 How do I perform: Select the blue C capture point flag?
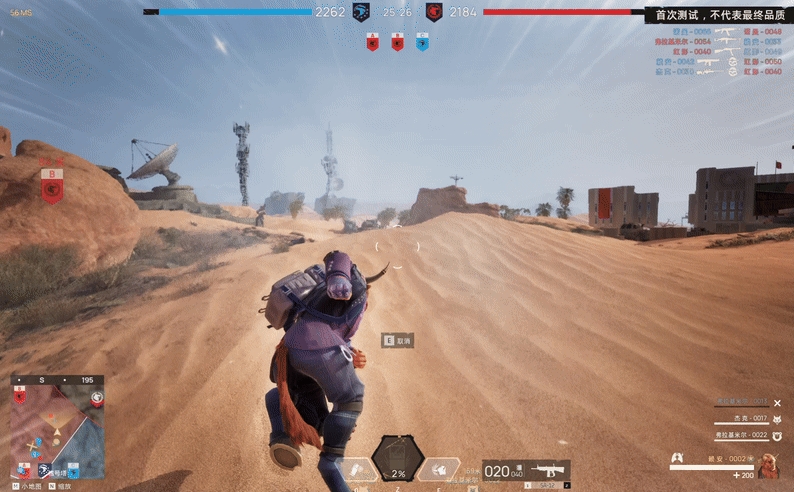(421, 42)
